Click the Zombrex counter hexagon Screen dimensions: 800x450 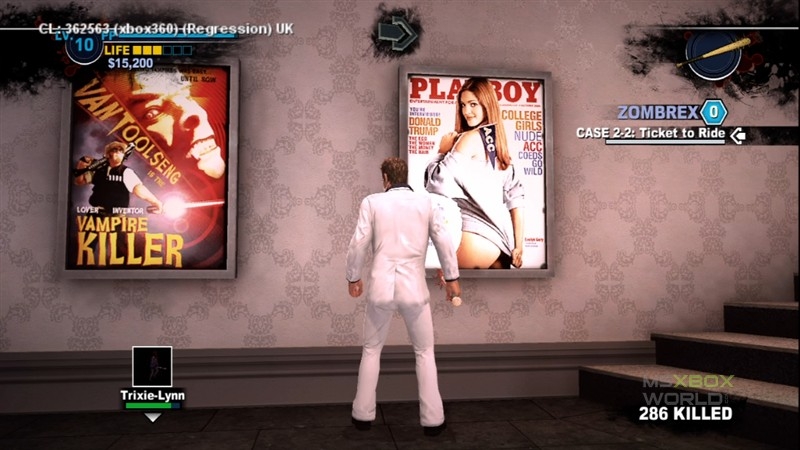click(x=712, y=111)
